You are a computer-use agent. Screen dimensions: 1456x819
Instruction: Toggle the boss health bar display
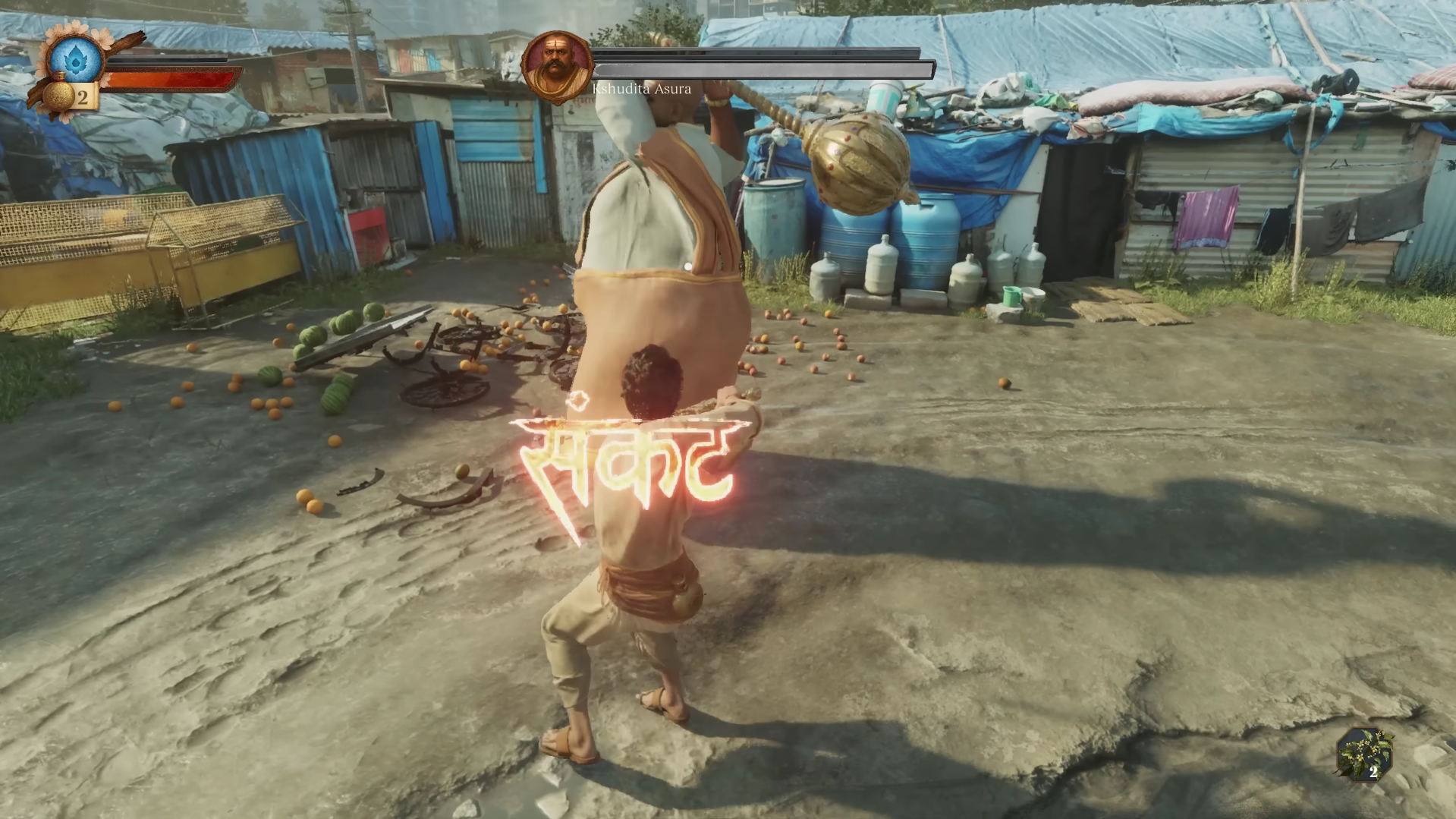pyautogui.click(x=759, y=68)
